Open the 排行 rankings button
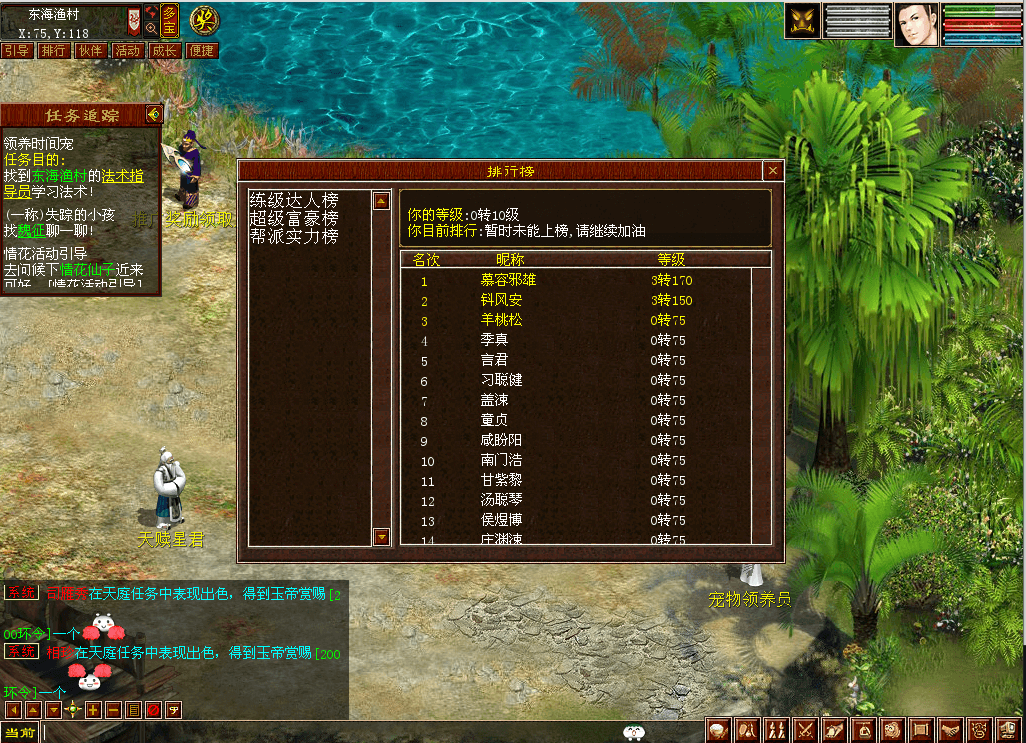This screenshot has height=743, width=1026. [53, 51]
